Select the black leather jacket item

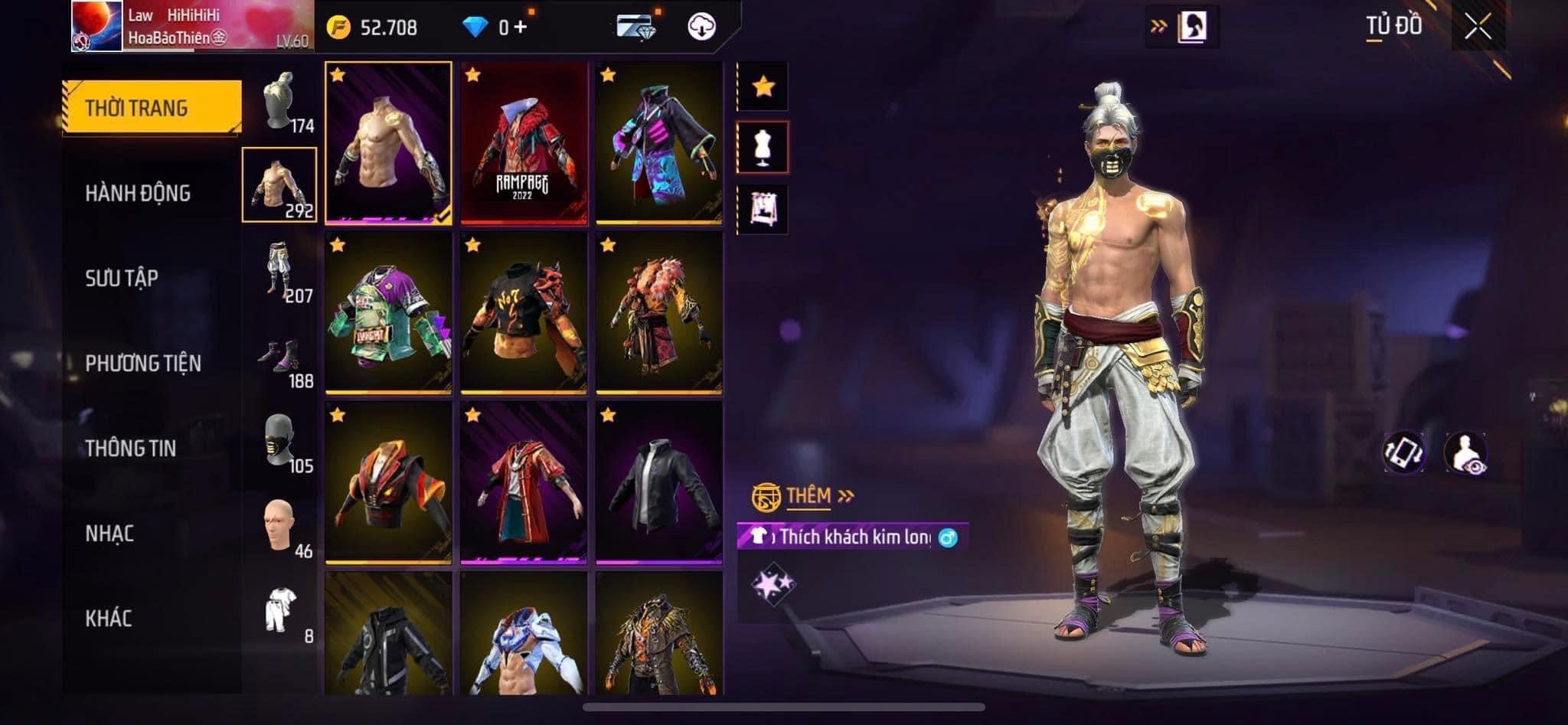659,483
